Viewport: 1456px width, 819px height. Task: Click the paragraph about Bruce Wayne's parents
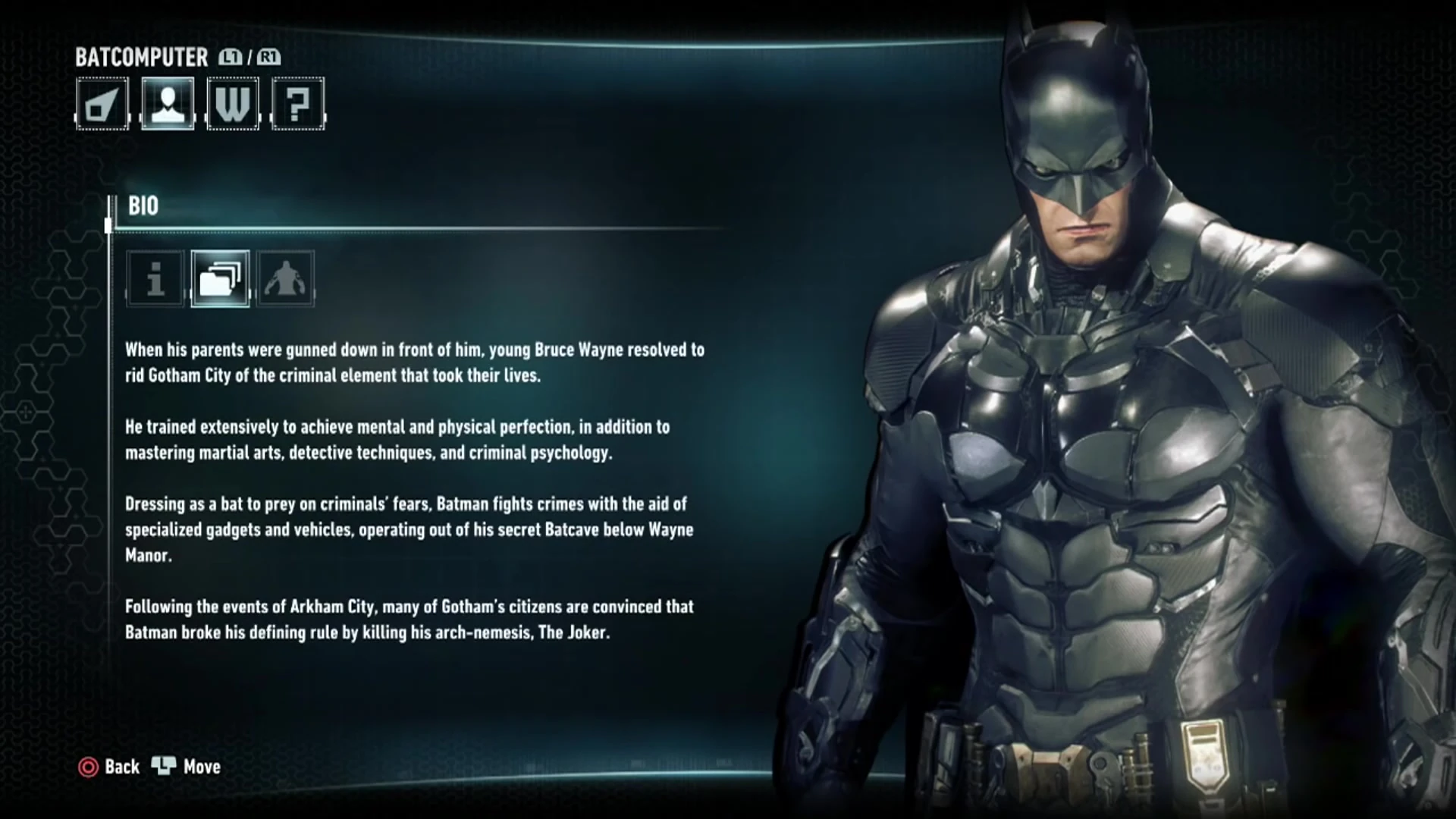(x=413, y=362)
